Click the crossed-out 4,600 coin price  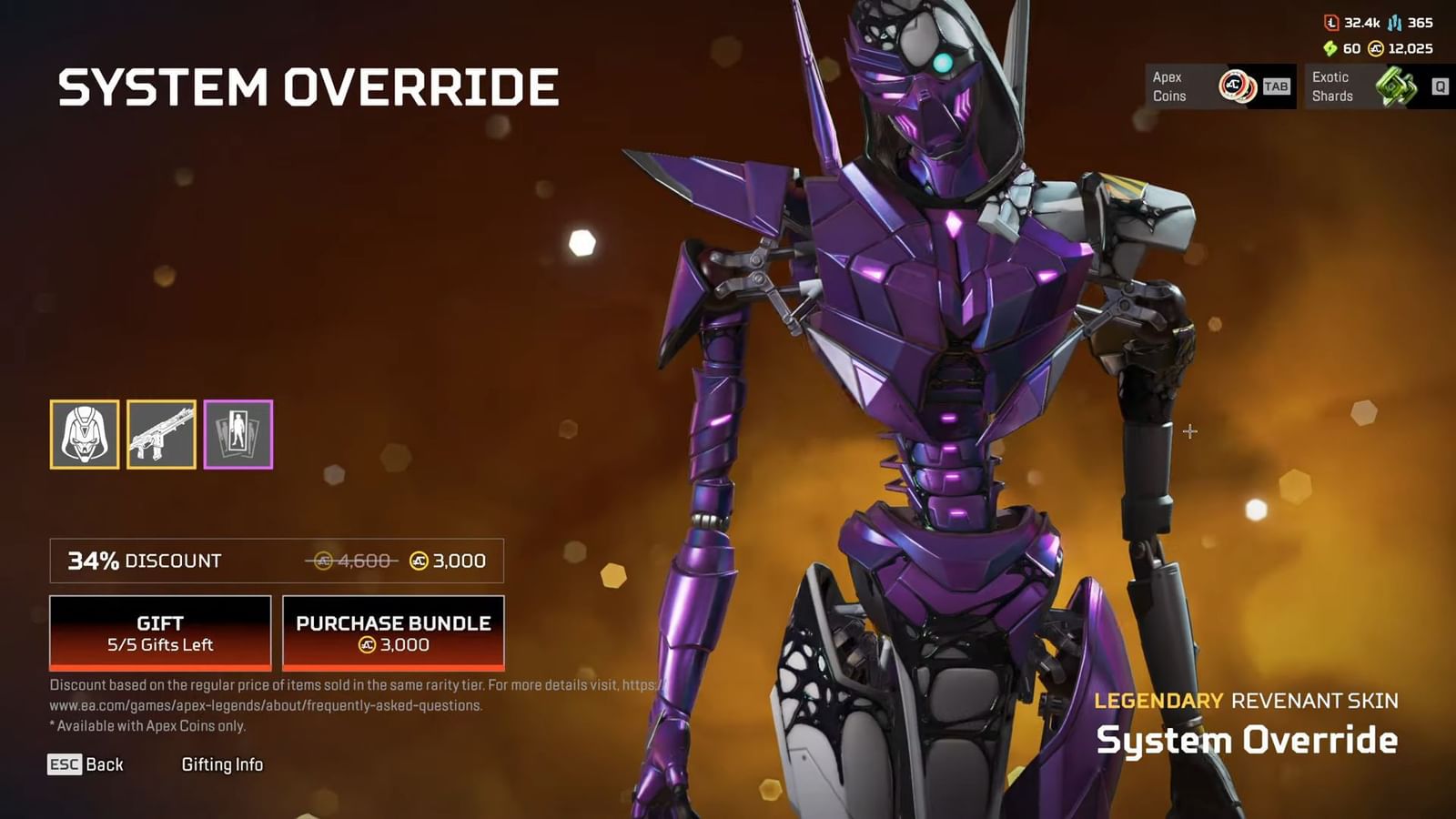[x=355, y=561]
